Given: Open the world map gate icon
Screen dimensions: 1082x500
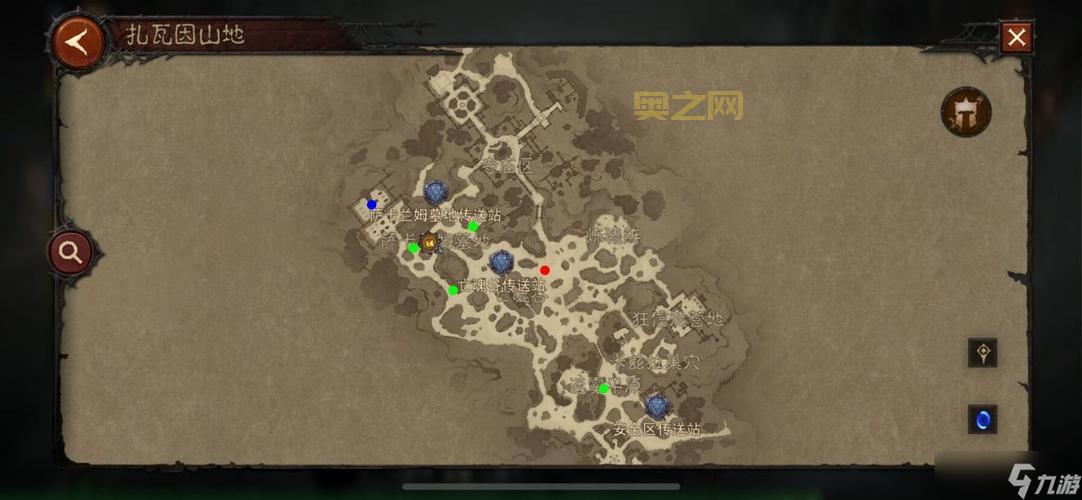Looking at the screenshot, I should click(965, 111).
